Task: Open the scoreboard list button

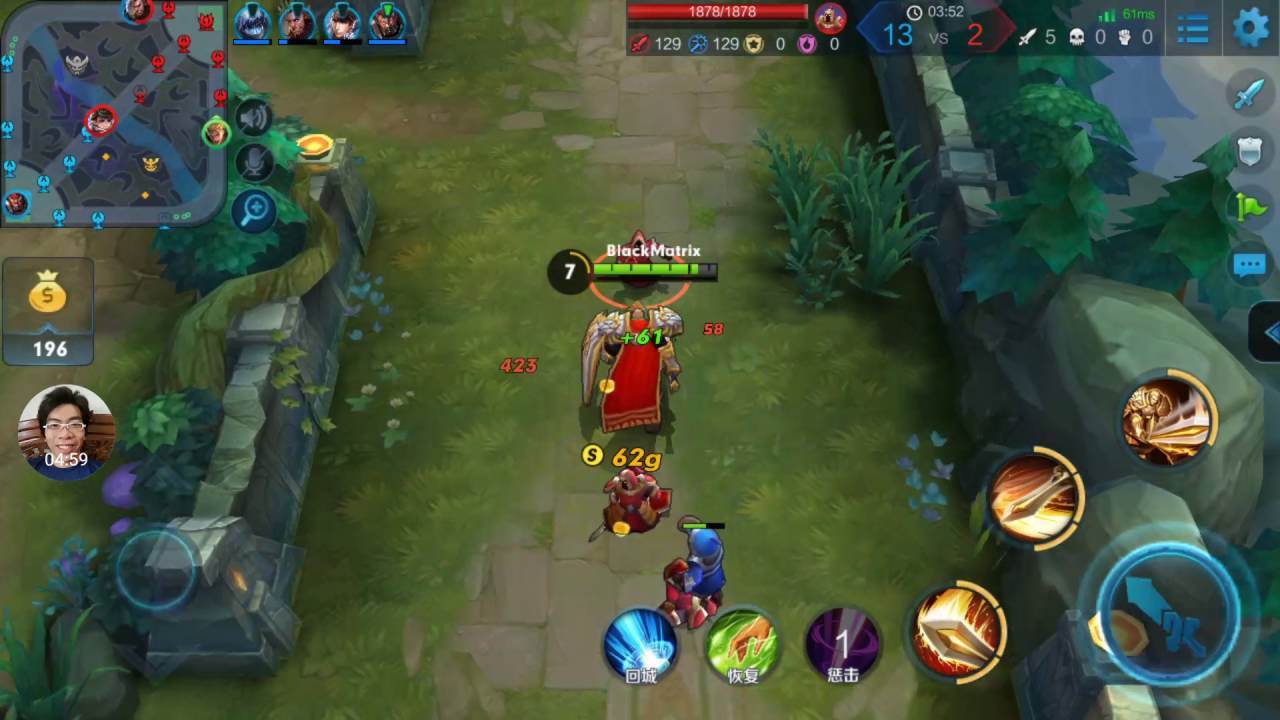Action: pyautogui.click(x=1193, y=29)
